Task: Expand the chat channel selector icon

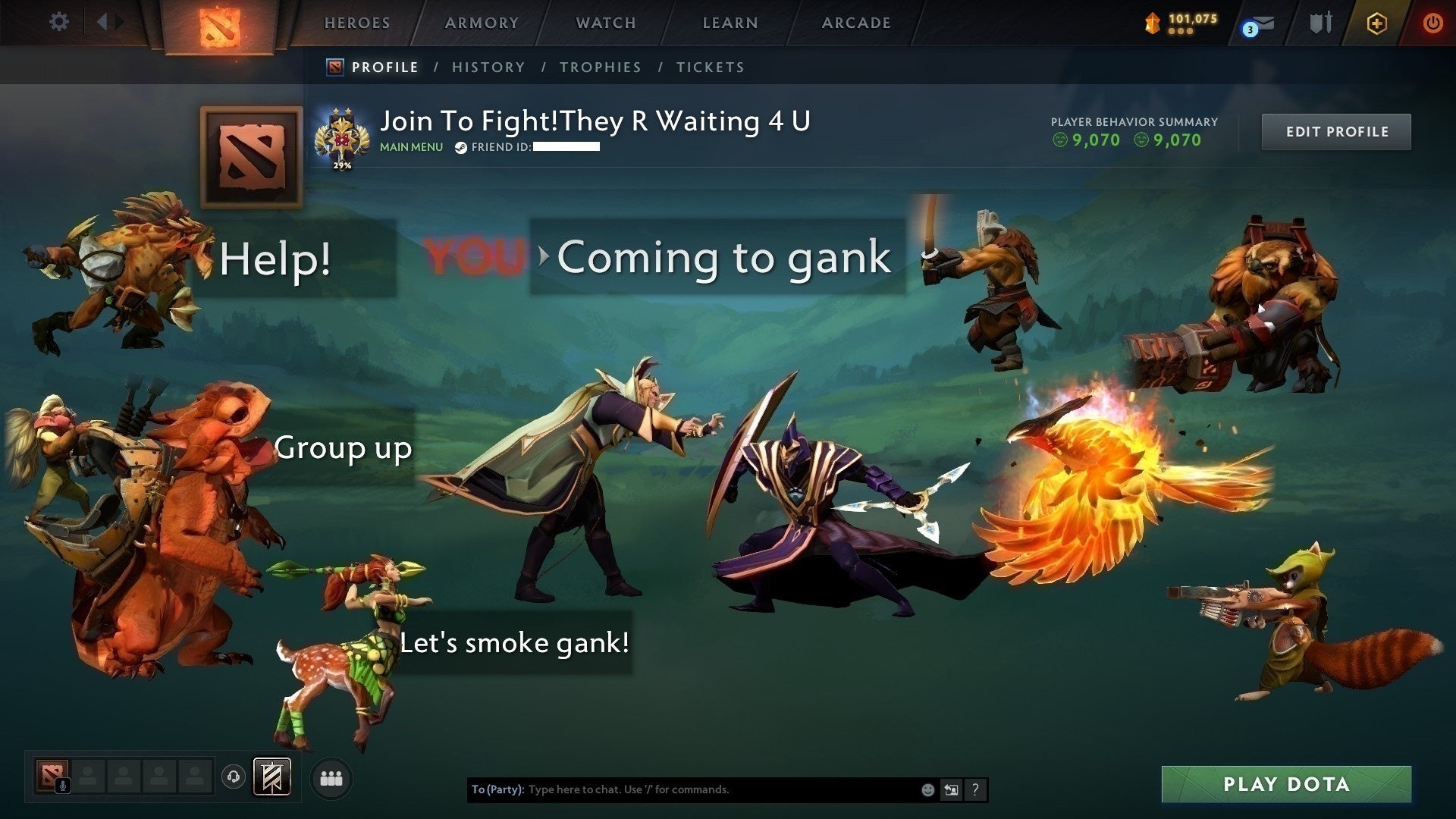Action: click(x=952, y=789)
